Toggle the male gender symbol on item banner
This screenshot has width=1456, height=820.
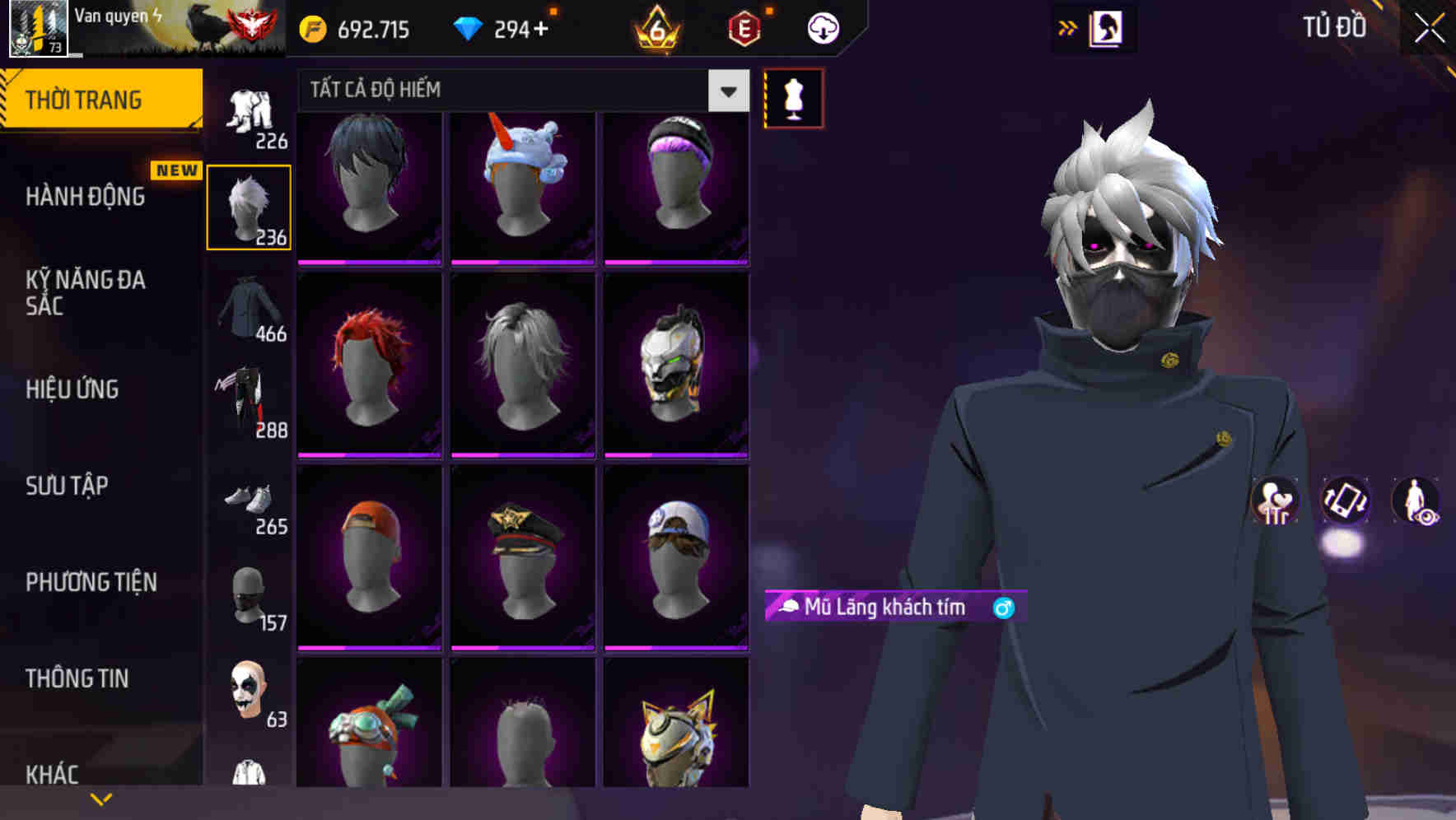[1003, 608]
